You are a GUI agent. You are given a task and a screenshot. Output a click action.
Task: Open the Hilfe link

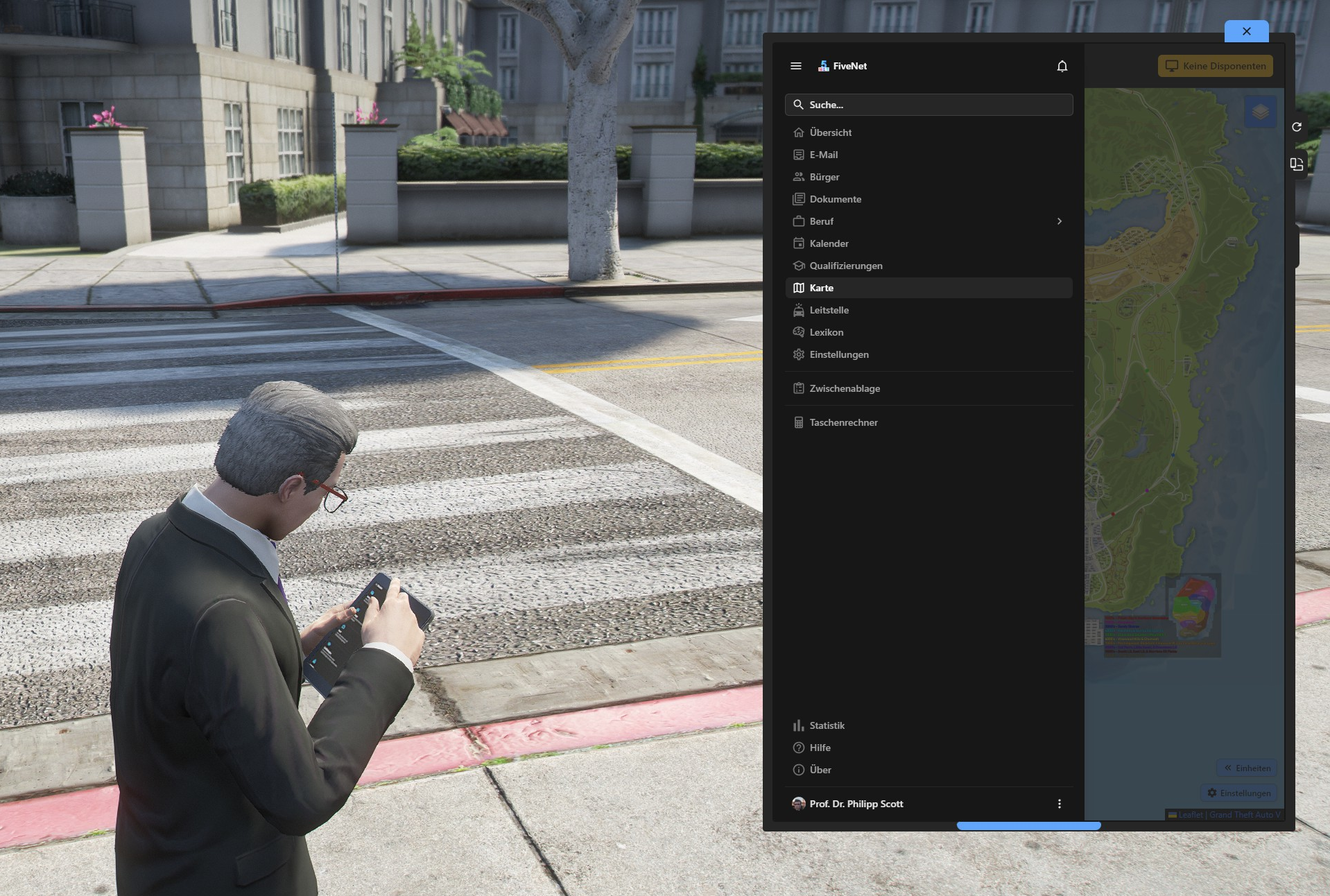[820, 748]
